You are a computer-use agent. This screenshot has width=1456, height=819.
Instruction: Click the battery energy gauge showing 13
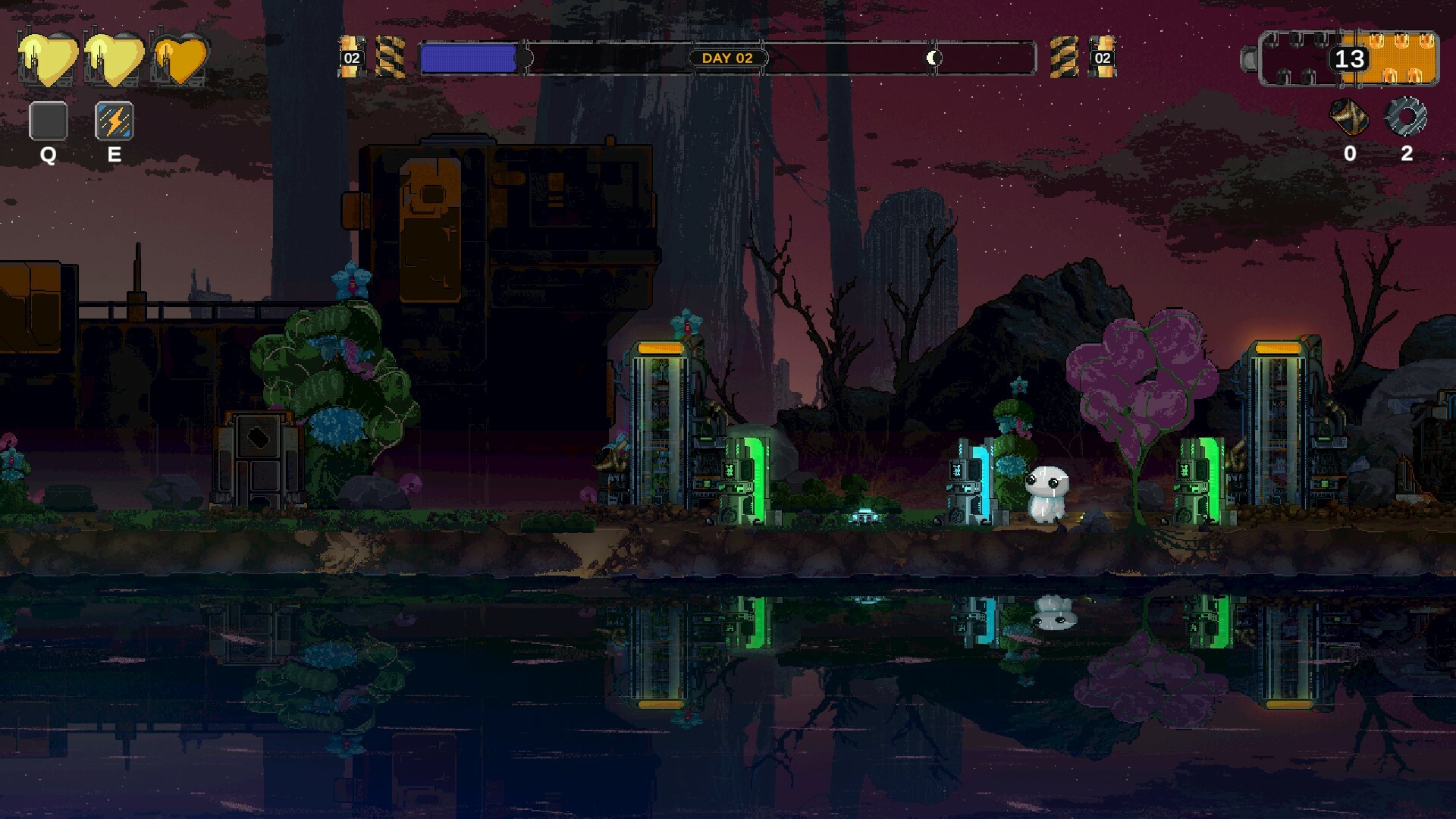point(1348,59)
